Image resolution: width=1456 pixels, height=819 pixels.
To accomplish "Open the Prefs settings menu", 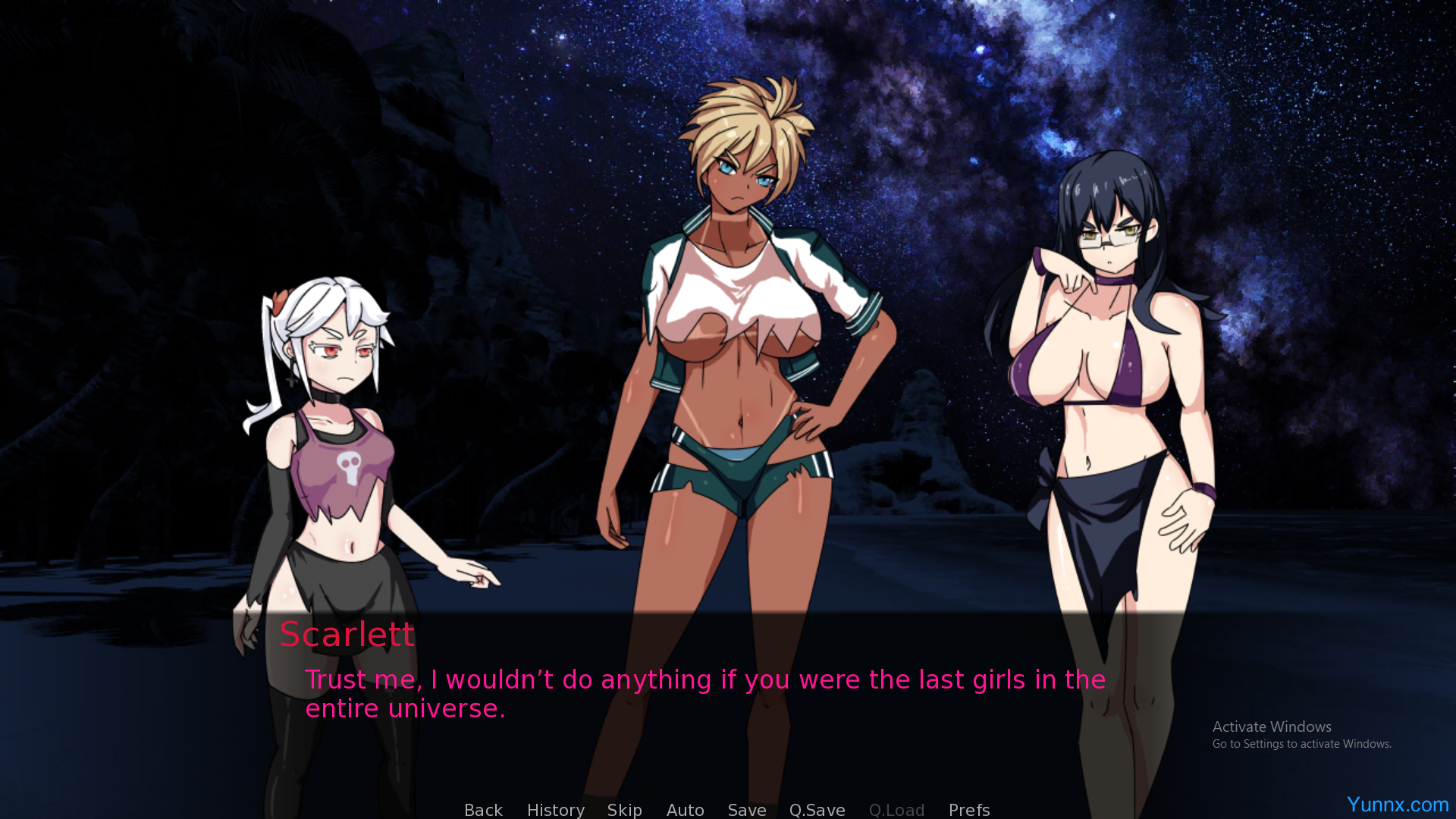I will tap(968, 809).
